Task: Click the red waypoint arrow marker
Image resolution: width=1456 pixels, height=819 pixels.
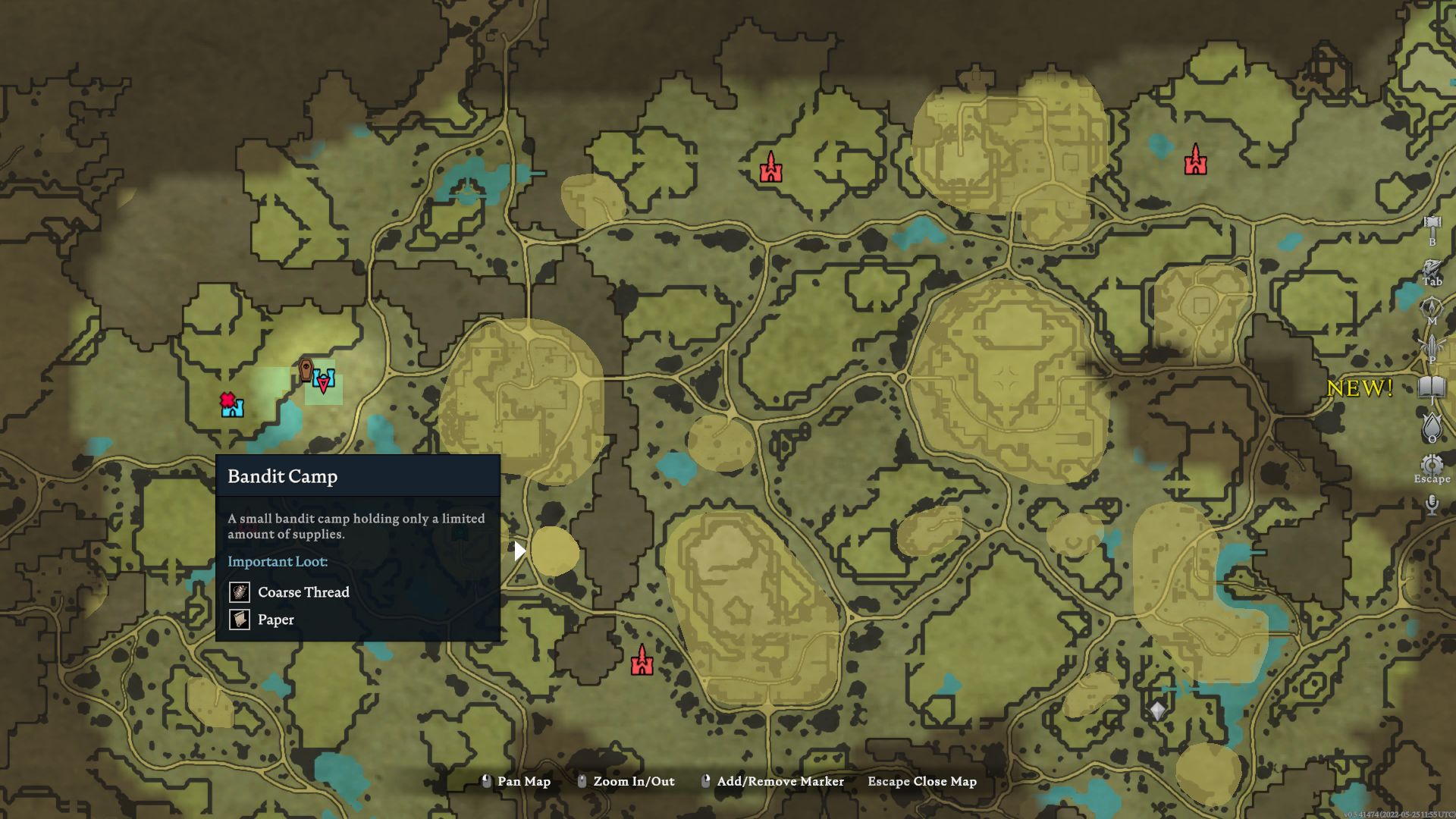Action: 322,385
